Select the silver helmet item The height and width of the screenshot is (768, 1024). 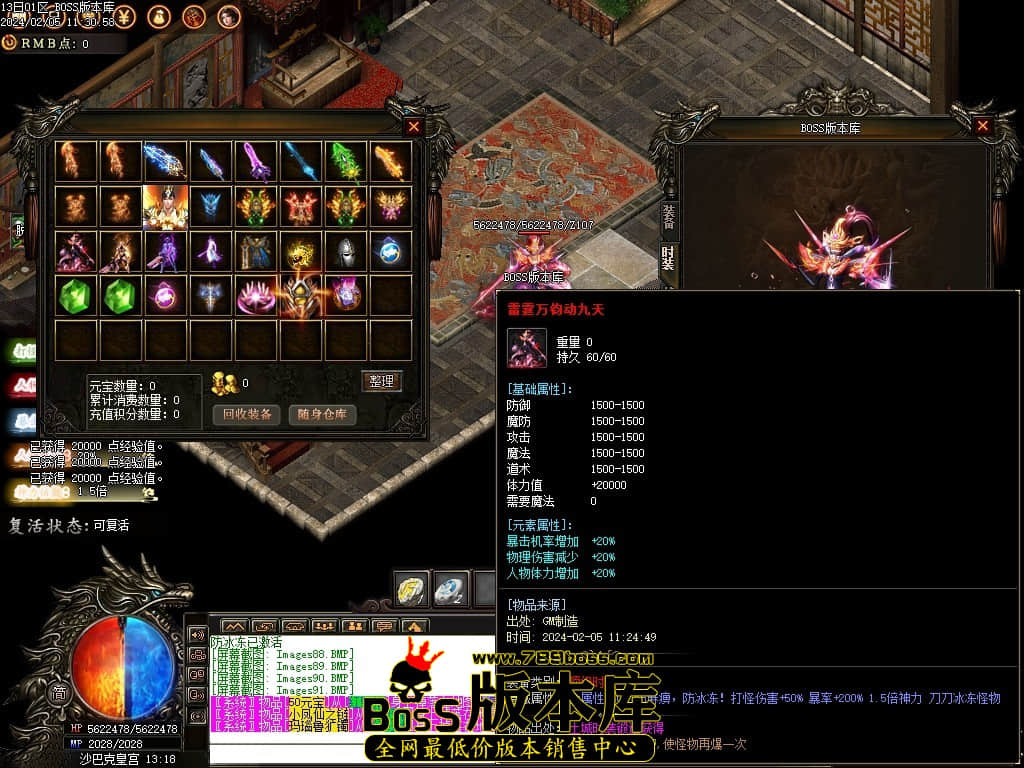click(x=345, y=251)
